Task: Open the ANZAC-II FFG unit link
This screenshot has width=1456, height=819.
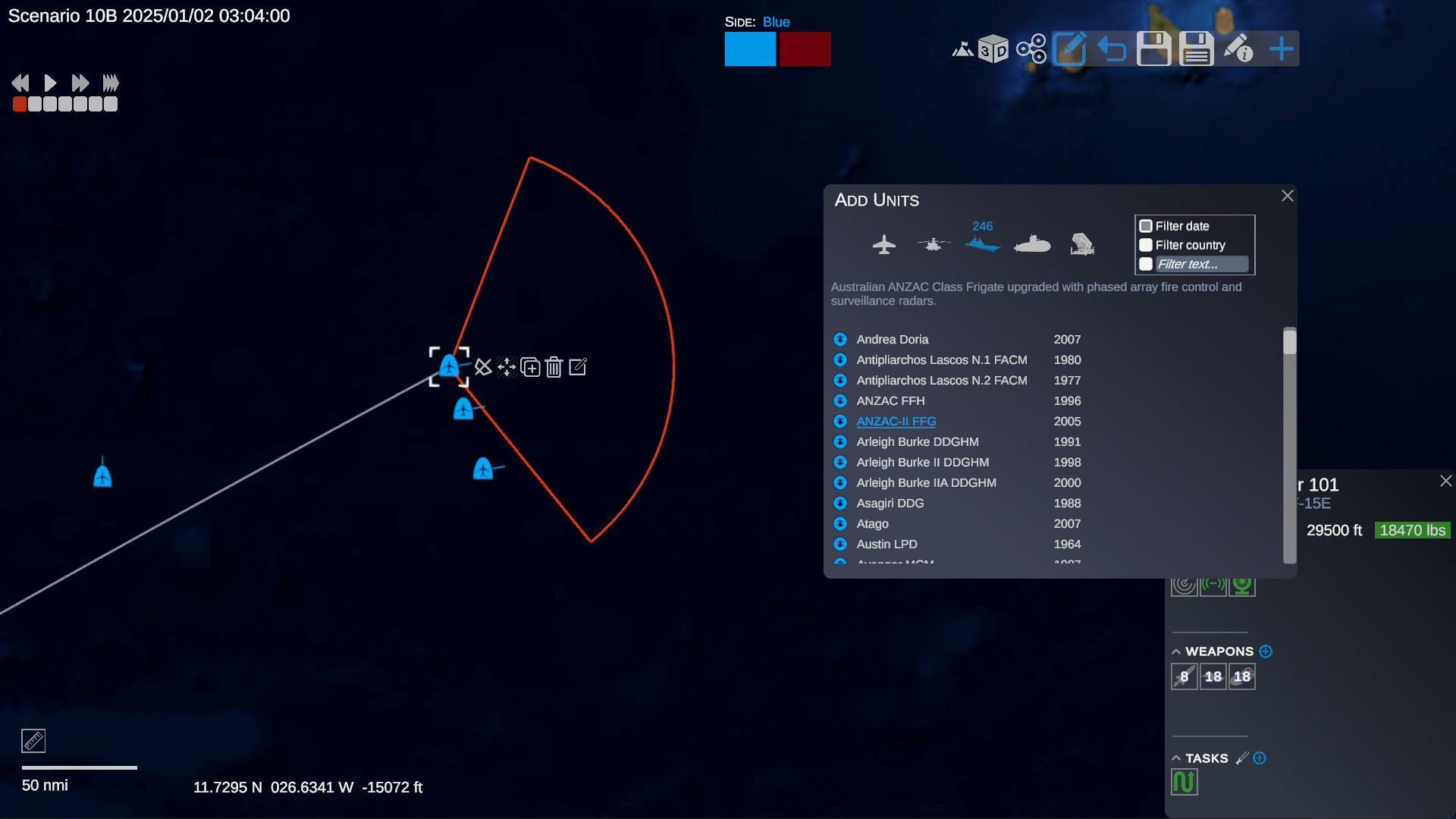Action: point(896,421)
